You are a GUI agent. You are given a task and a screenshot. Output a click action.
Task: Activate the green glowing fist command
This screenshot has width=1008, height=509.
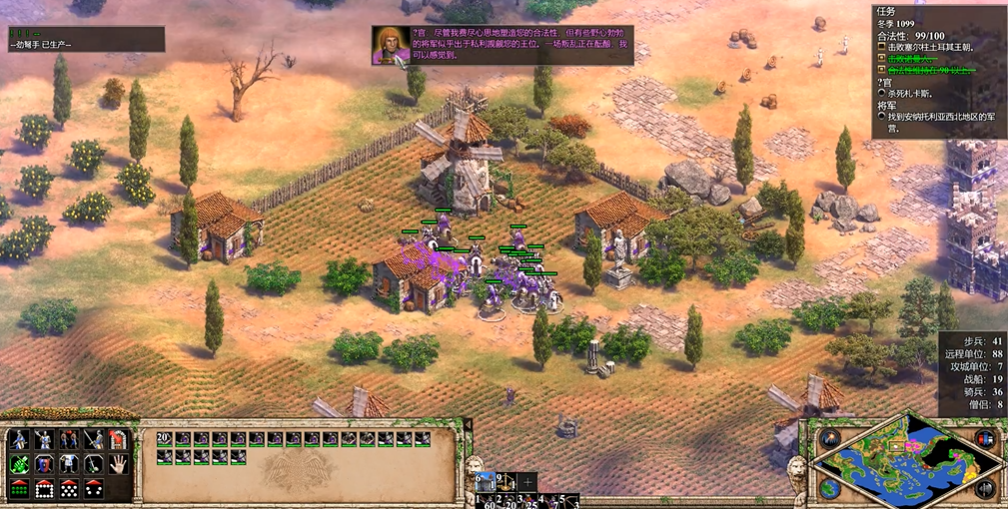[x=19, y=464]
